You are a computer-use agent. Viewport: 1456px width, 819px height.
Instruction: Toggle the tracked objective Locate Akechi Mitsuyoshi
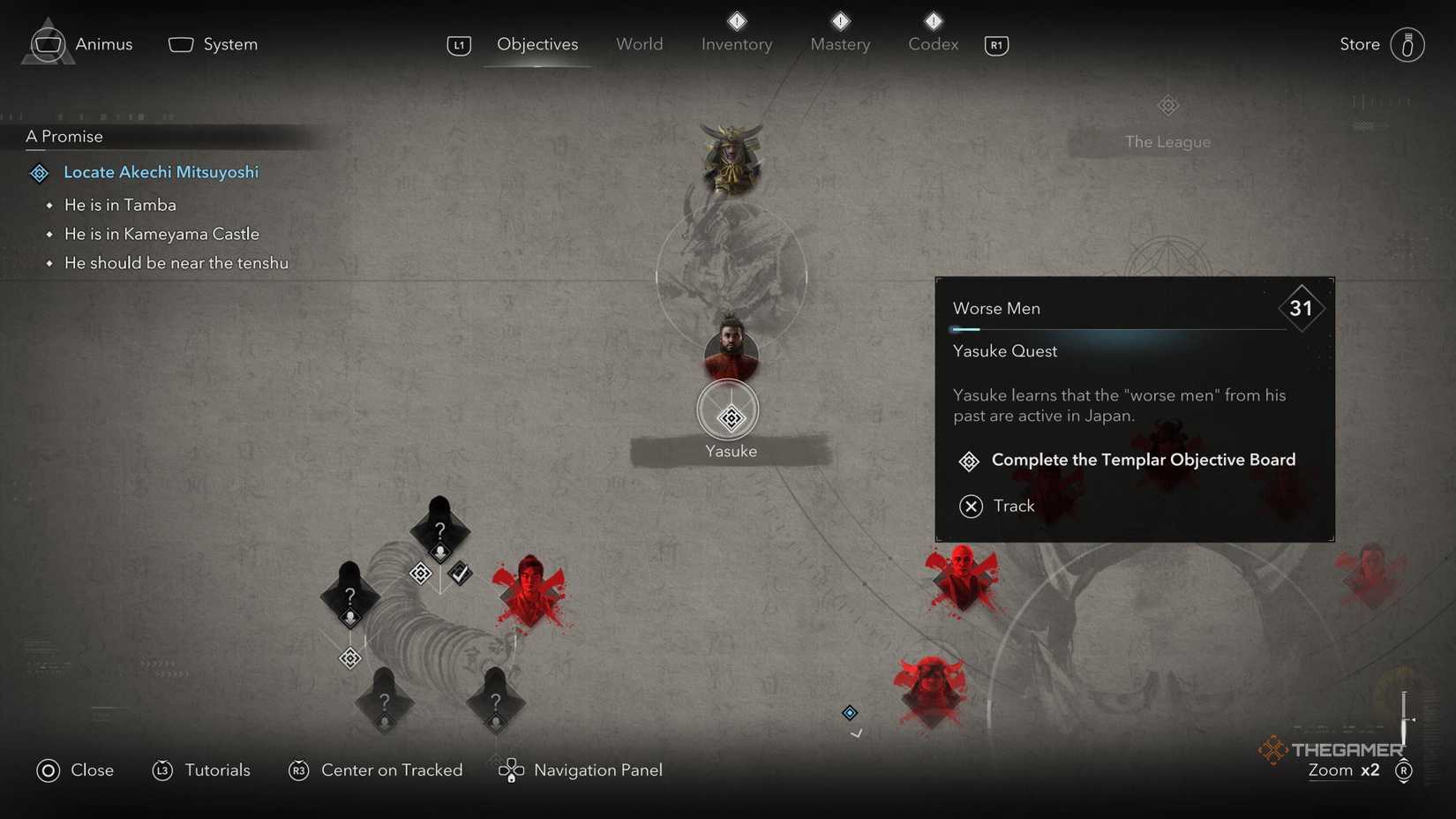click(161, 172)
